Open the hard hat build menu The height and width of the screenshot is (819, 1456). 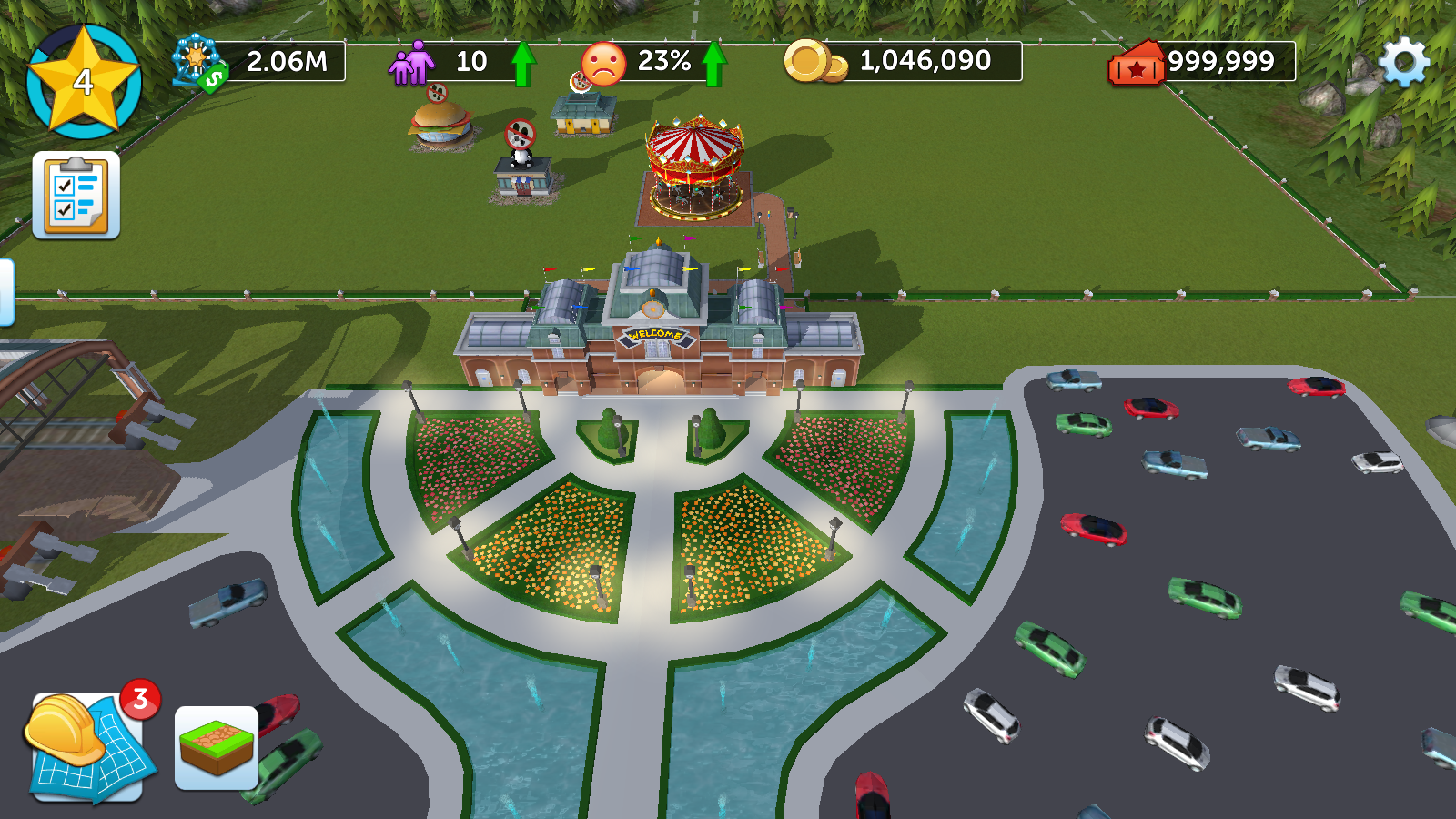(86, 746)
